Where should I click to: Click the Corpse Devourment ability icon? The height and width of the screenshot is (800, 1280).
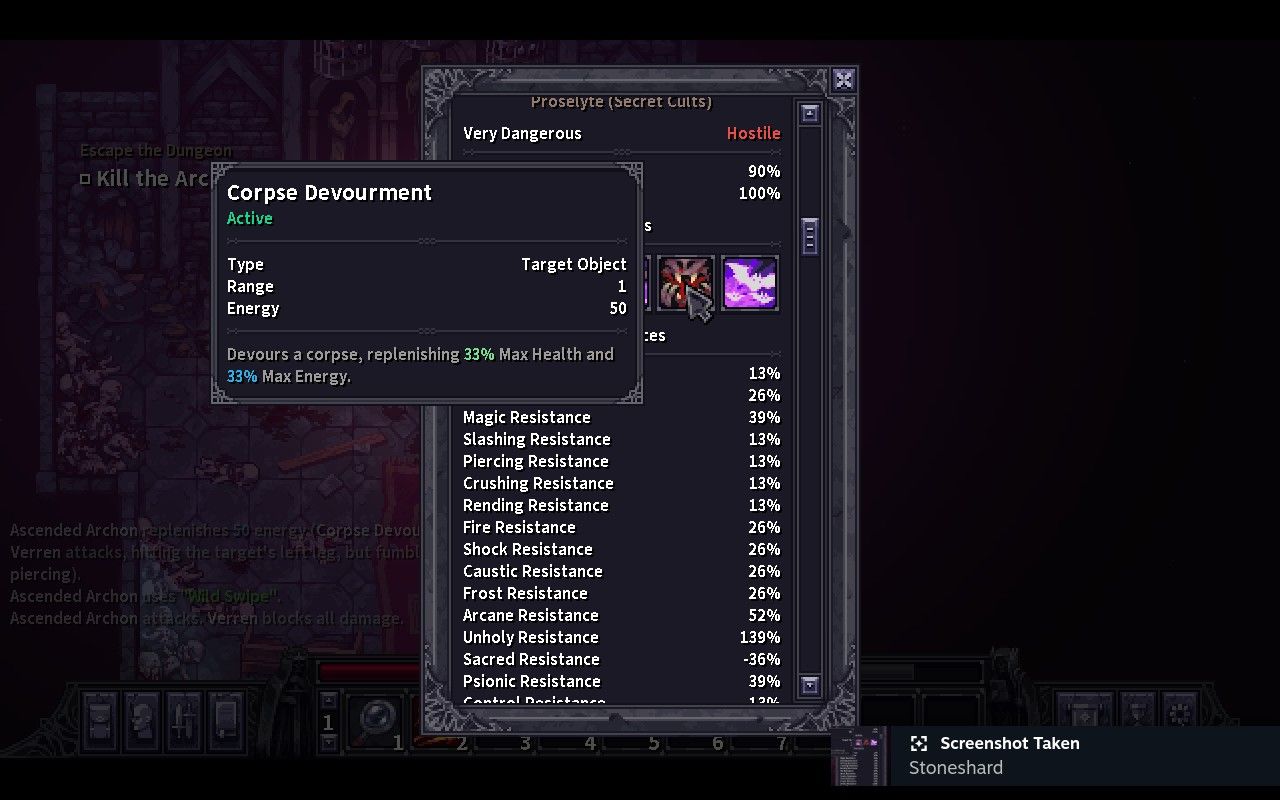point(686,283)
